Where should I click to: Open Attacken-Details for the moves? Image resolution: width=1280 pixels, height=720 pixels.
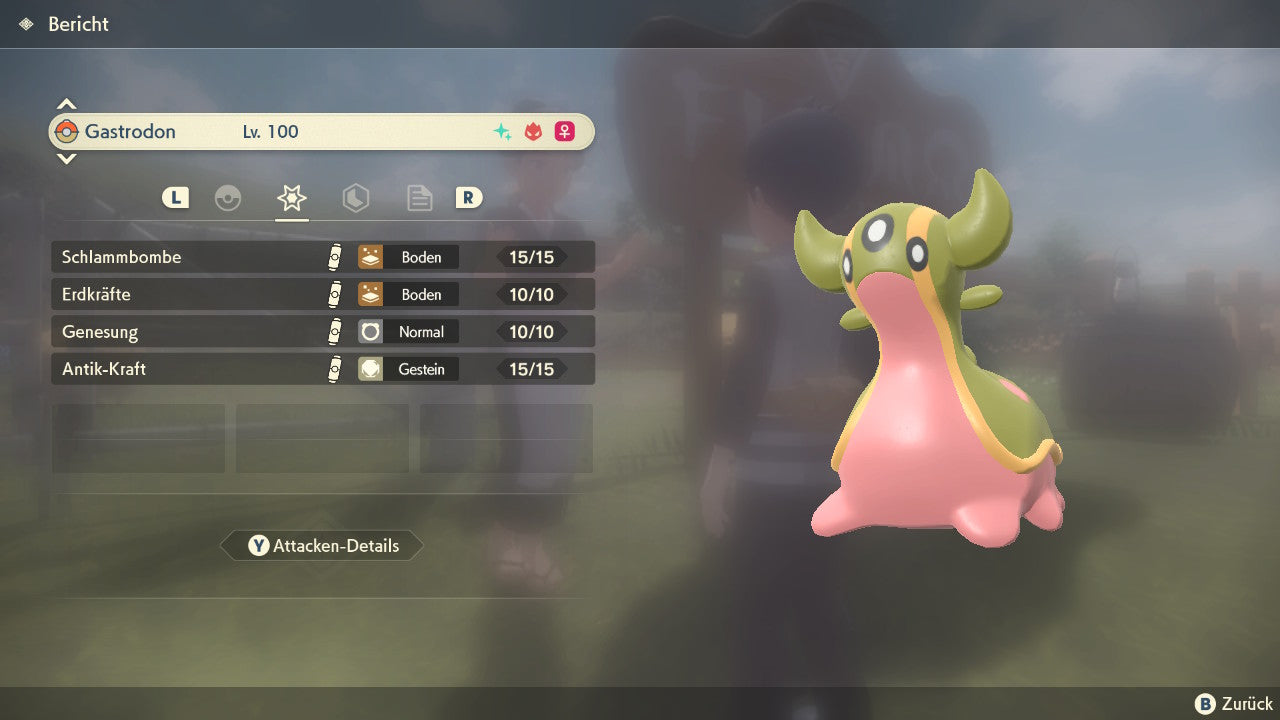[x=322, y=546]
